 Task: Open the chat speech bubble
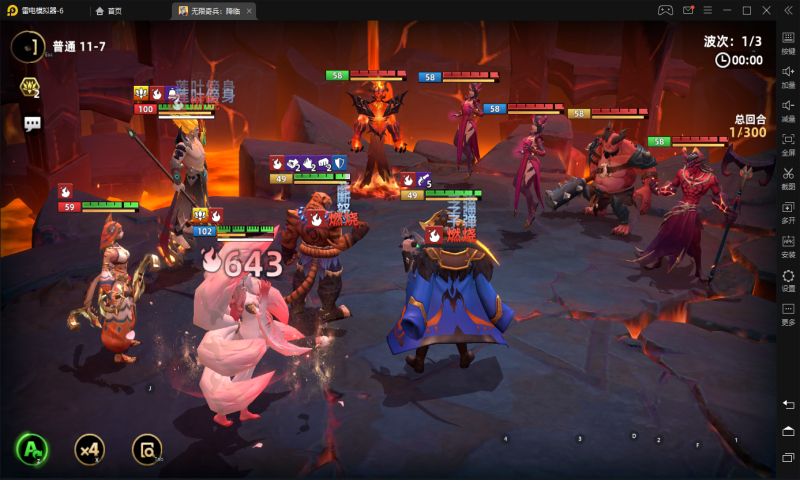32,124
